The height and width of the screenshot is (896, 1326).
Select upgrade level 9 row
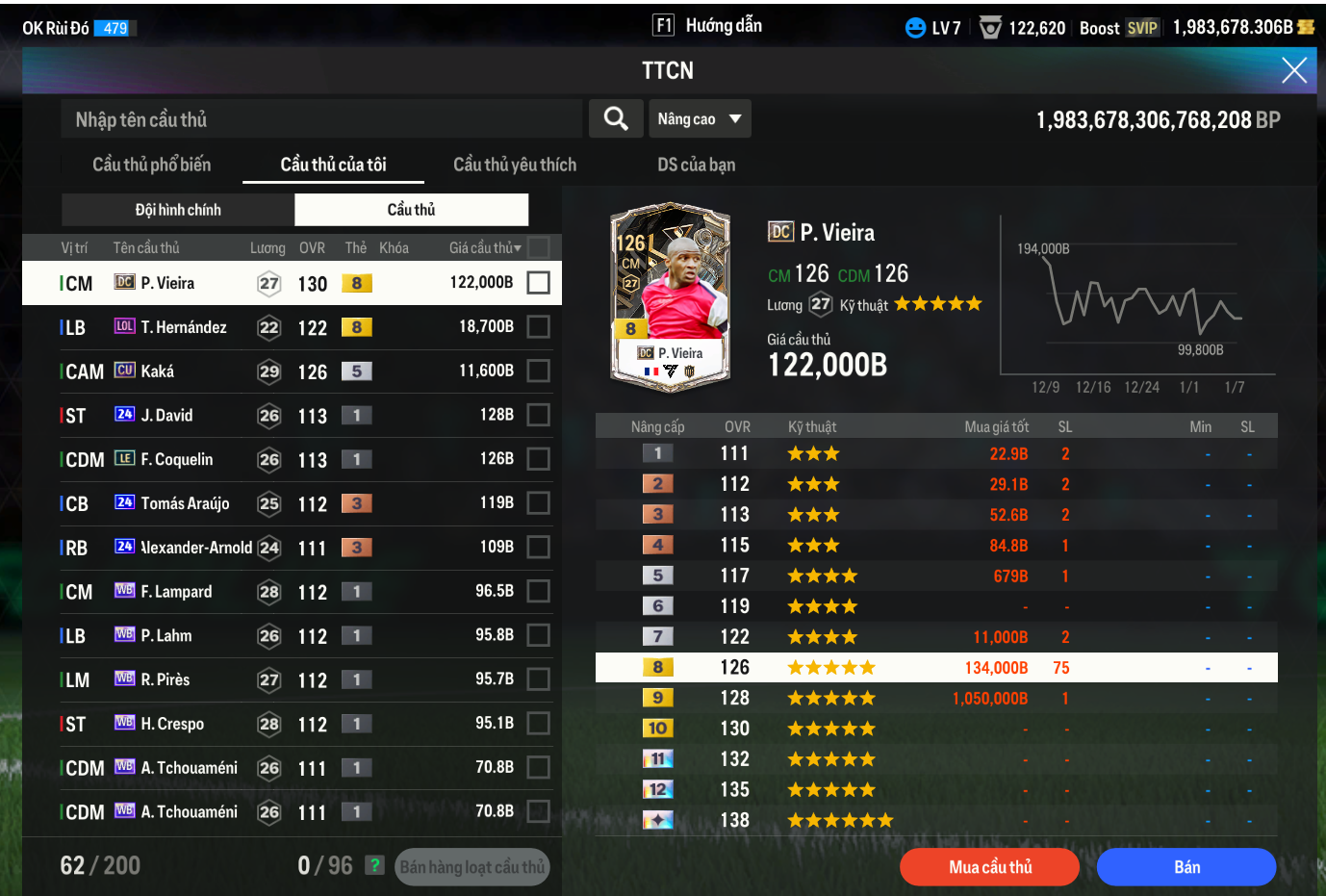click(935, 698)
